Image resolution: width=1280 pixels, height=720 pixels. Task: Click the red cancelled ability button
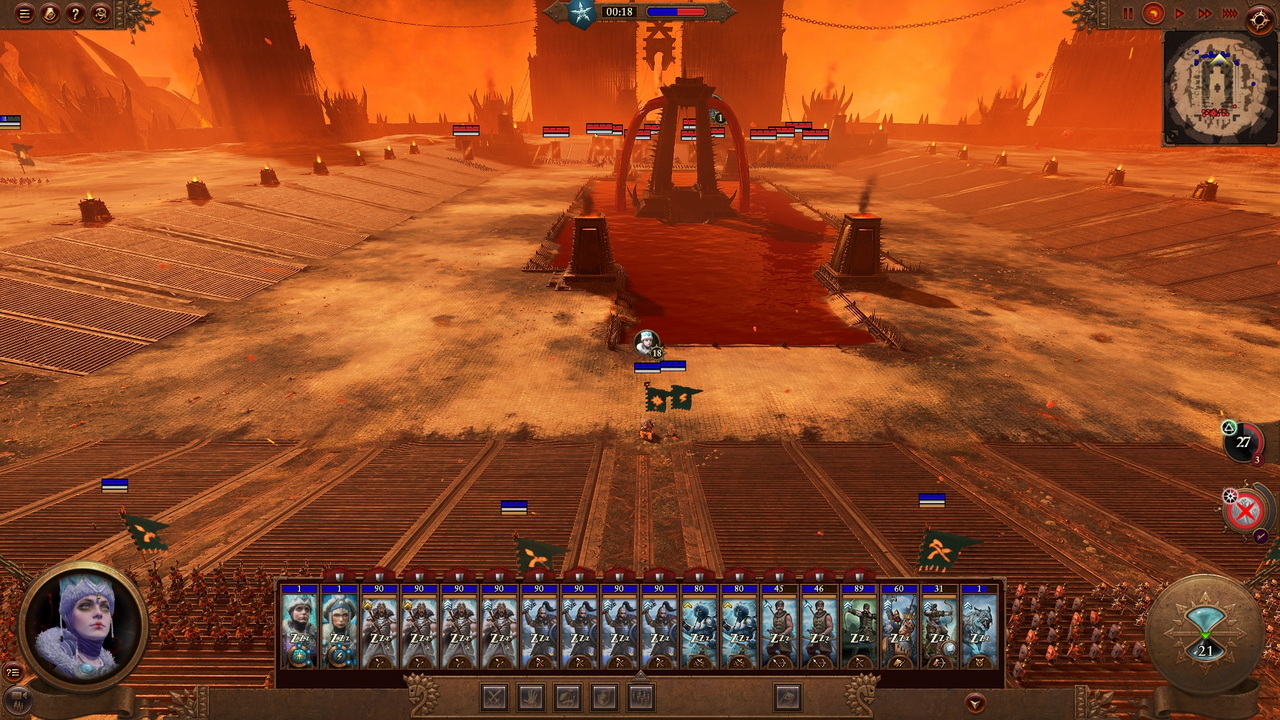pyautogui.click(x=1245, y=512)
